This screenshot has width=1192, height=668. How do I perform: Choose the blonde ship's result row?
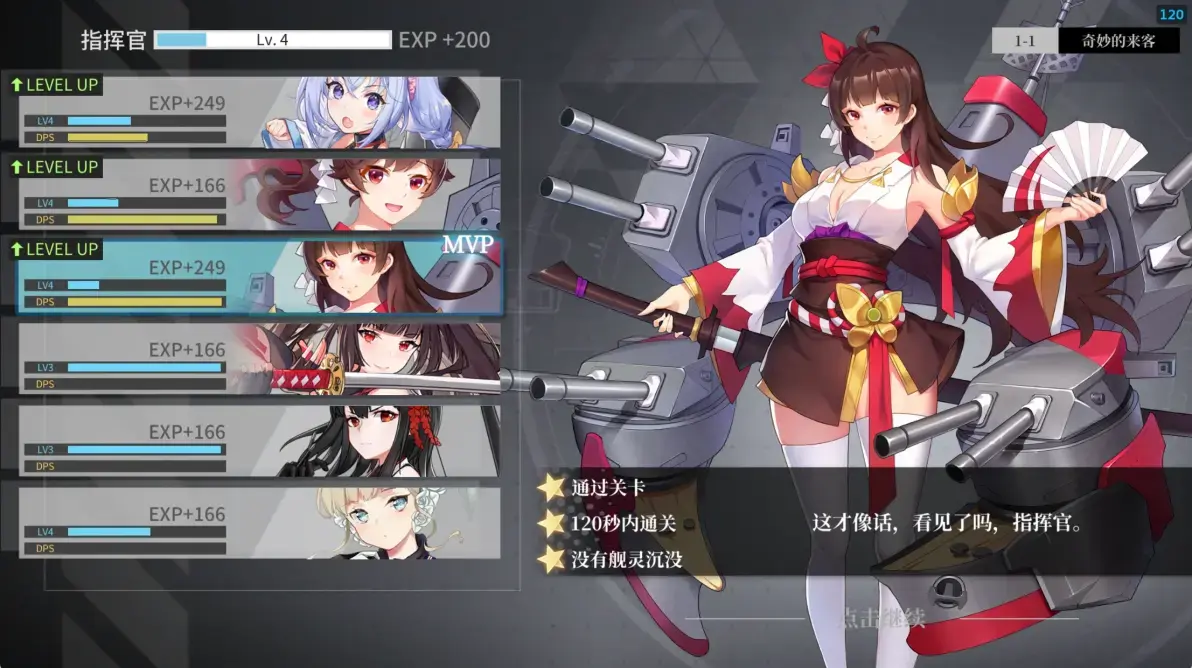(x=260, y=522)
